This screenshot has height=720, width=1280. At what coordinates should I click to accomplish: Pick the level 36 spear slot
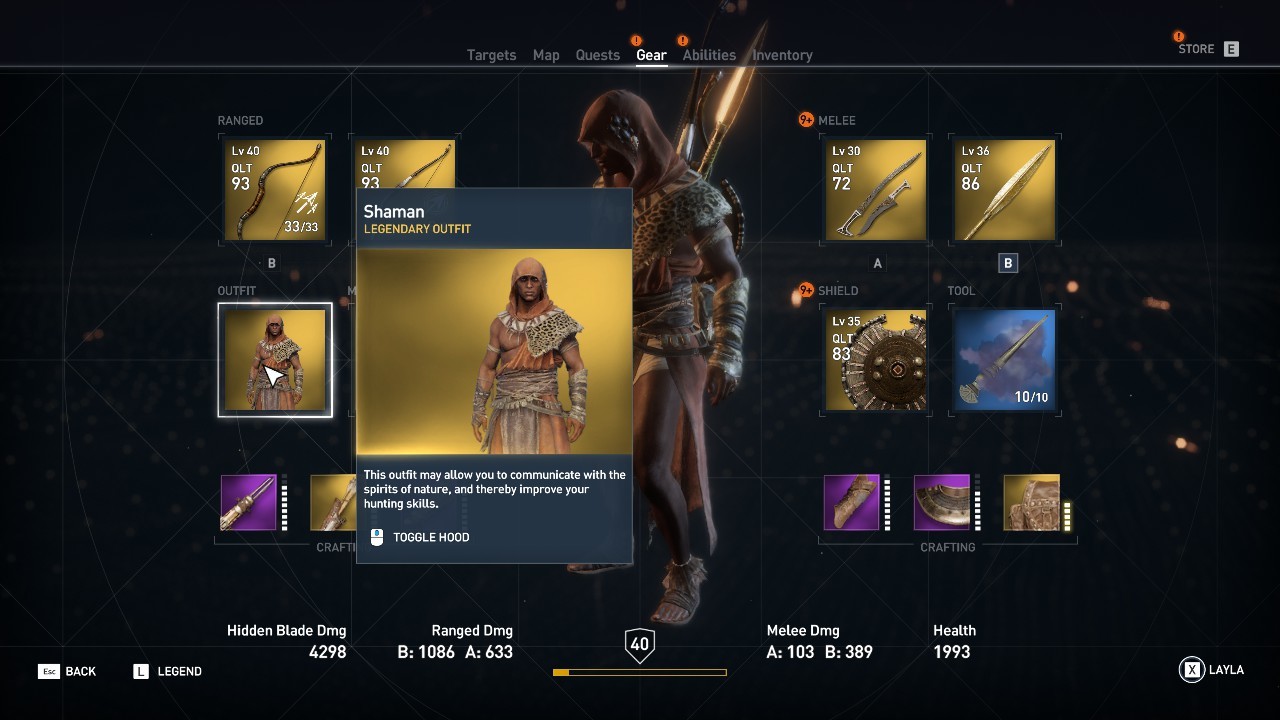pyautogui.click(x=1004, y=190)
